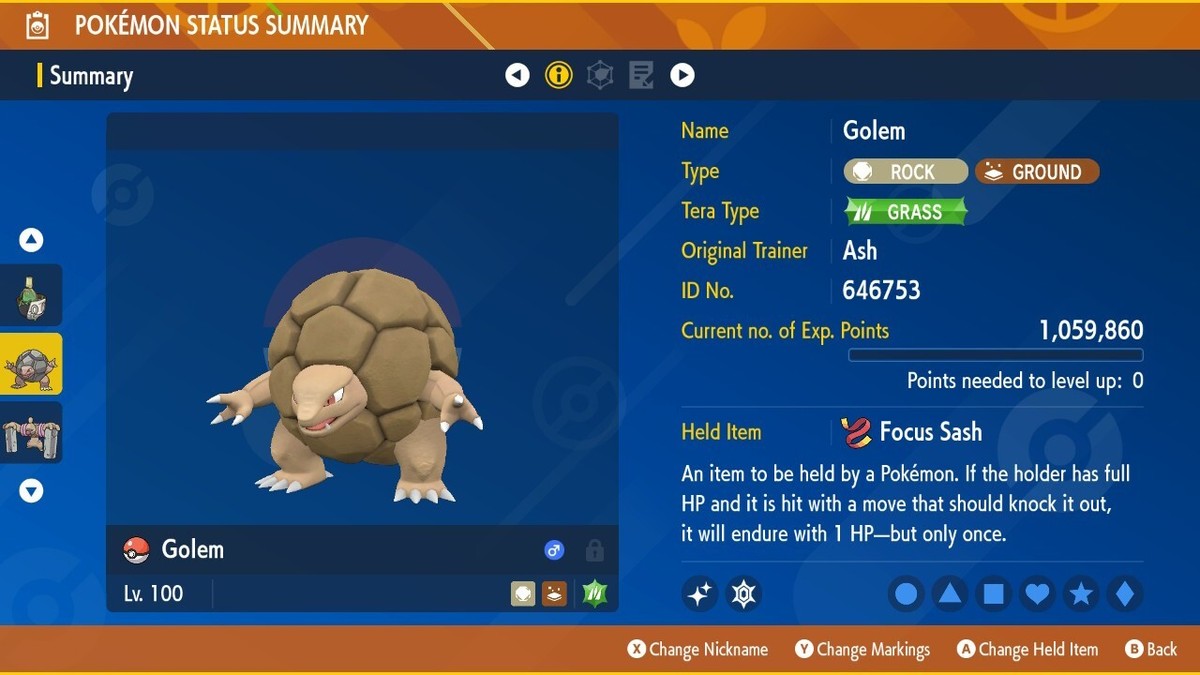Show the previous party Pokémon with up arrow
Screen dimensions: 1200x675
coord(31,240)
